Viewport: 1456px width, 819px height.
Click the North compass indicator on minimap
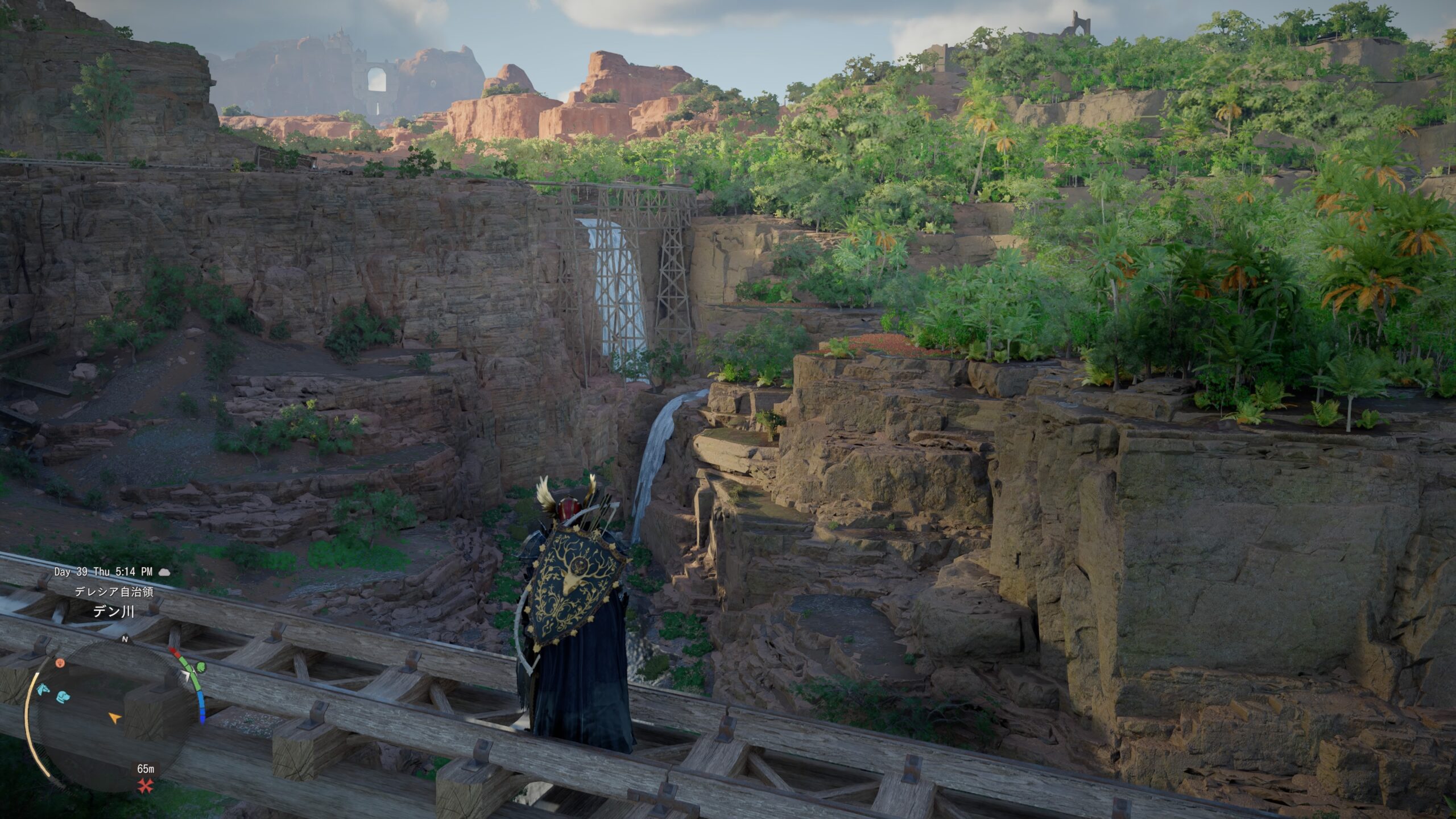(x=125, y=639)
